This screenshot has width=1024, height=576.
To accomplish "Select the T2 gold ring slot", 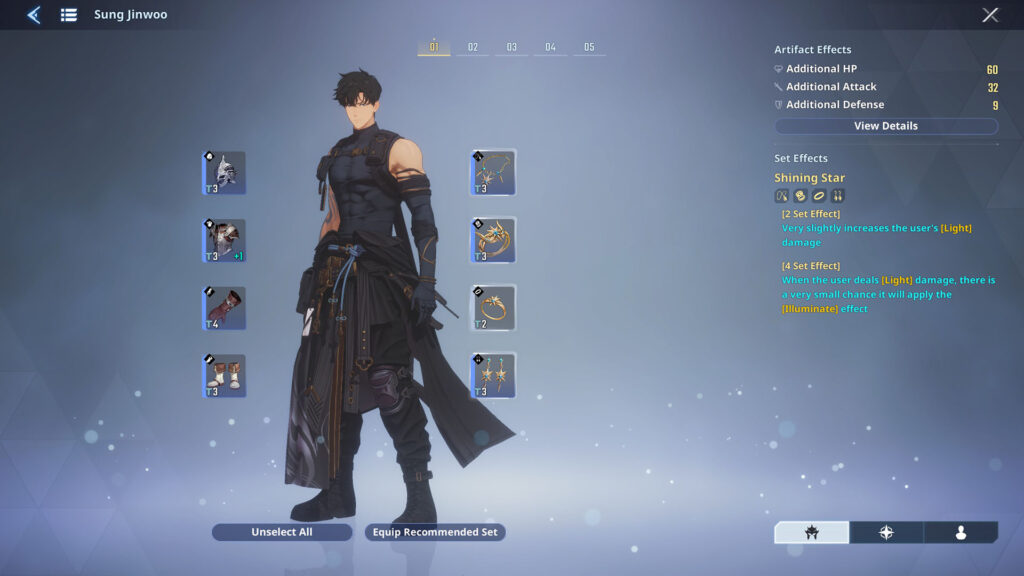I will click(494, 309).
